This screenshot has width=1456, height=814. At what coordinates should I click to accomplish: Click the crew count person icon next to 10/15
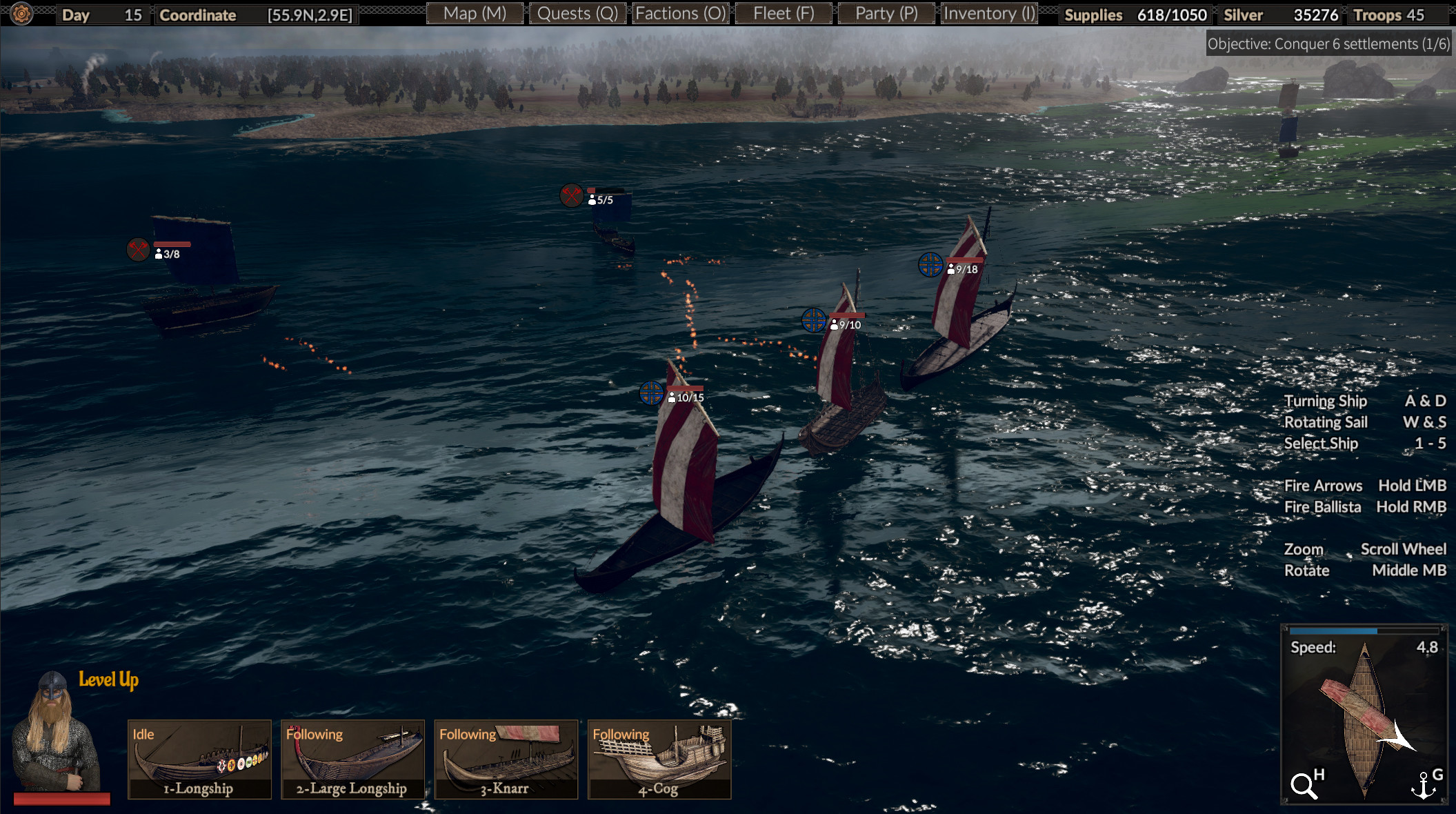coord(672,397)
